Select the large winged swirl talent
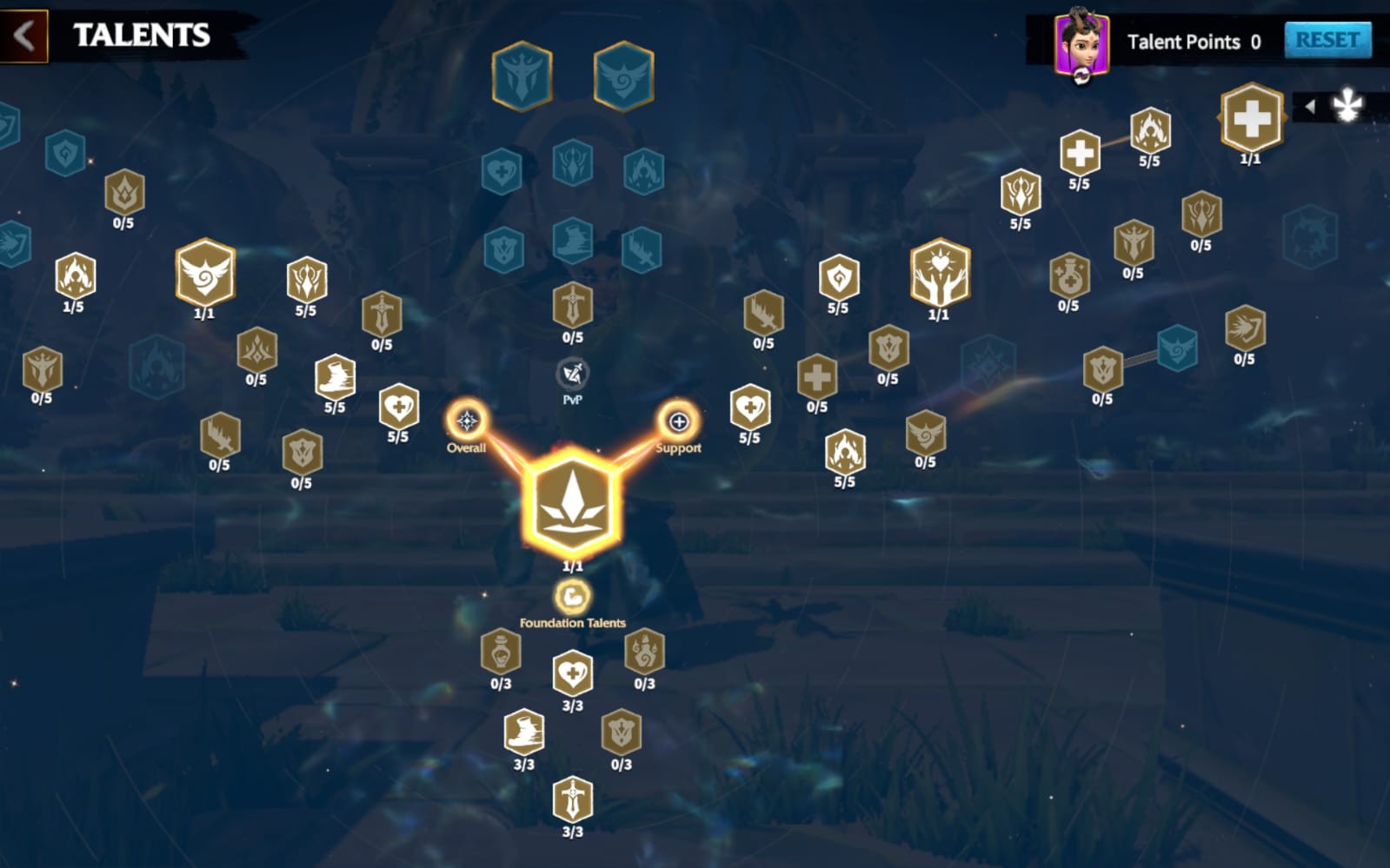Image resolution: width=1390 pixels, height=868 pixels. [205, 272]
